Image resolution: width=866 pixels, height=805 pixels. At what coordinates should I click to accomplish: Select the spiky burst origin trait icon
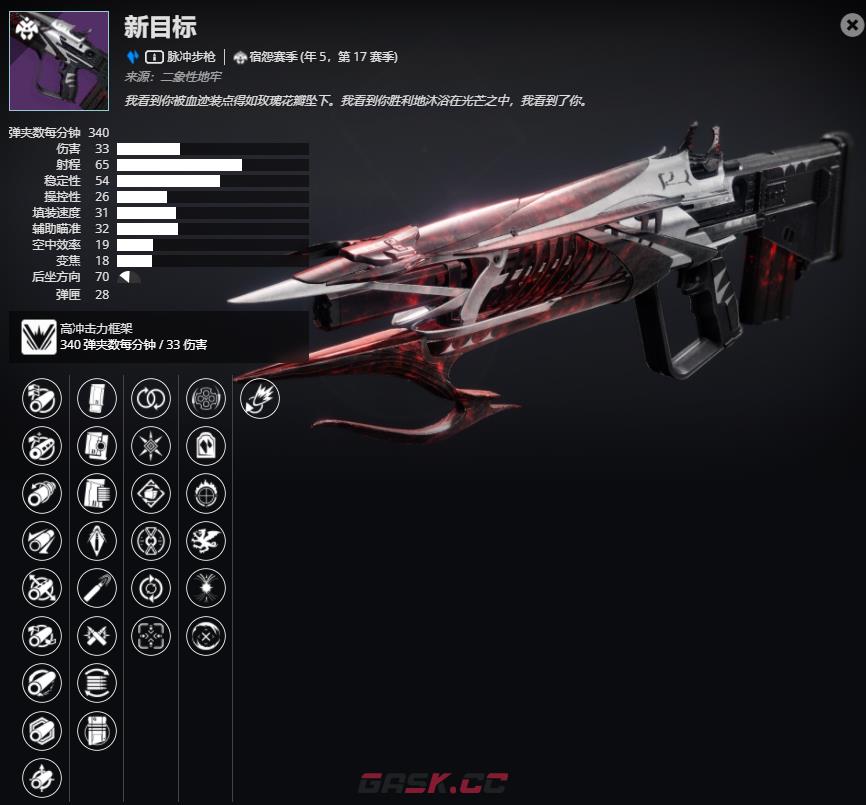point(260,400)
